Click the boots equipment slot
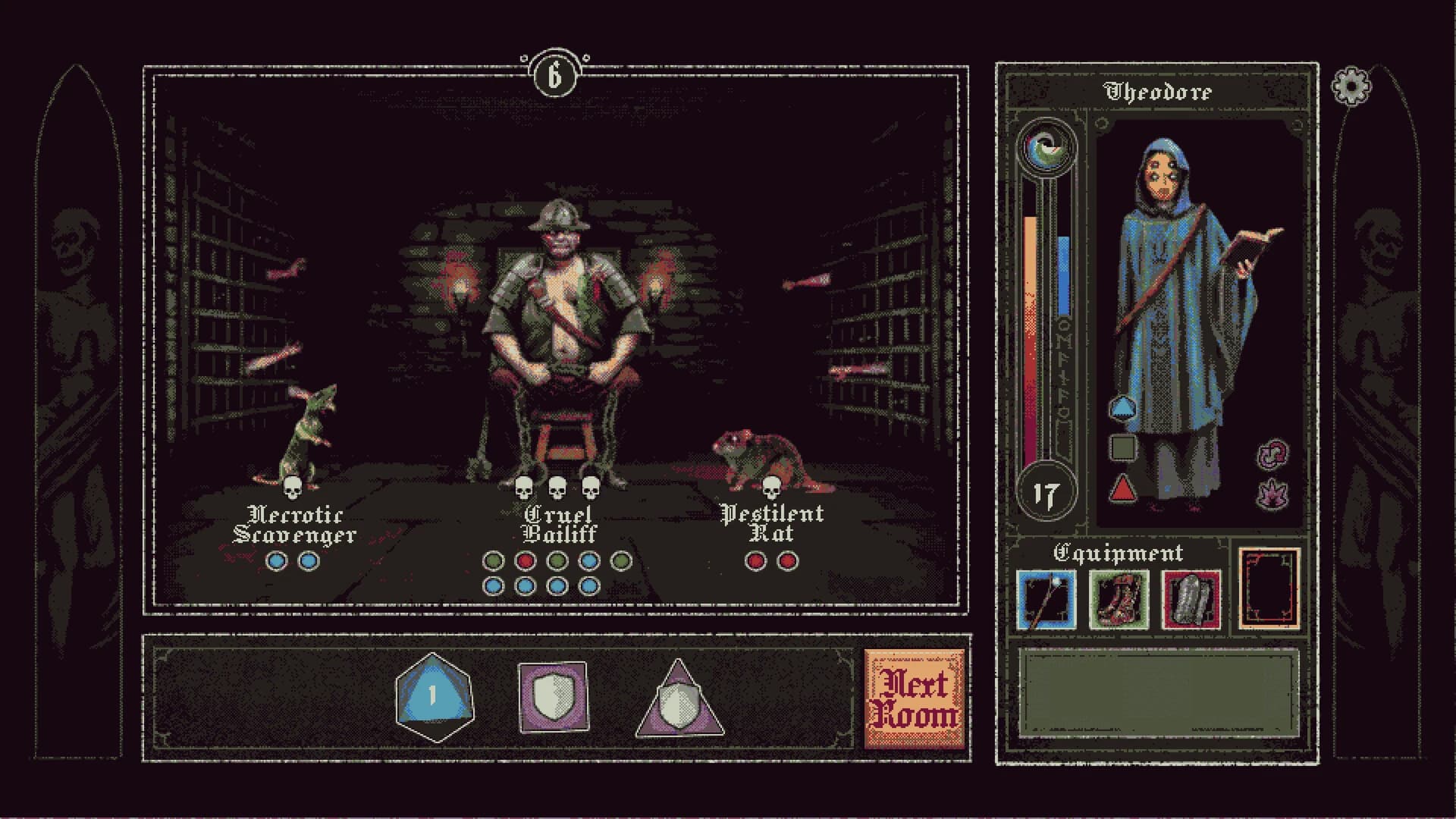Image resolution: width=1456 pixels, height=819 pixels. click(1118, 599)
